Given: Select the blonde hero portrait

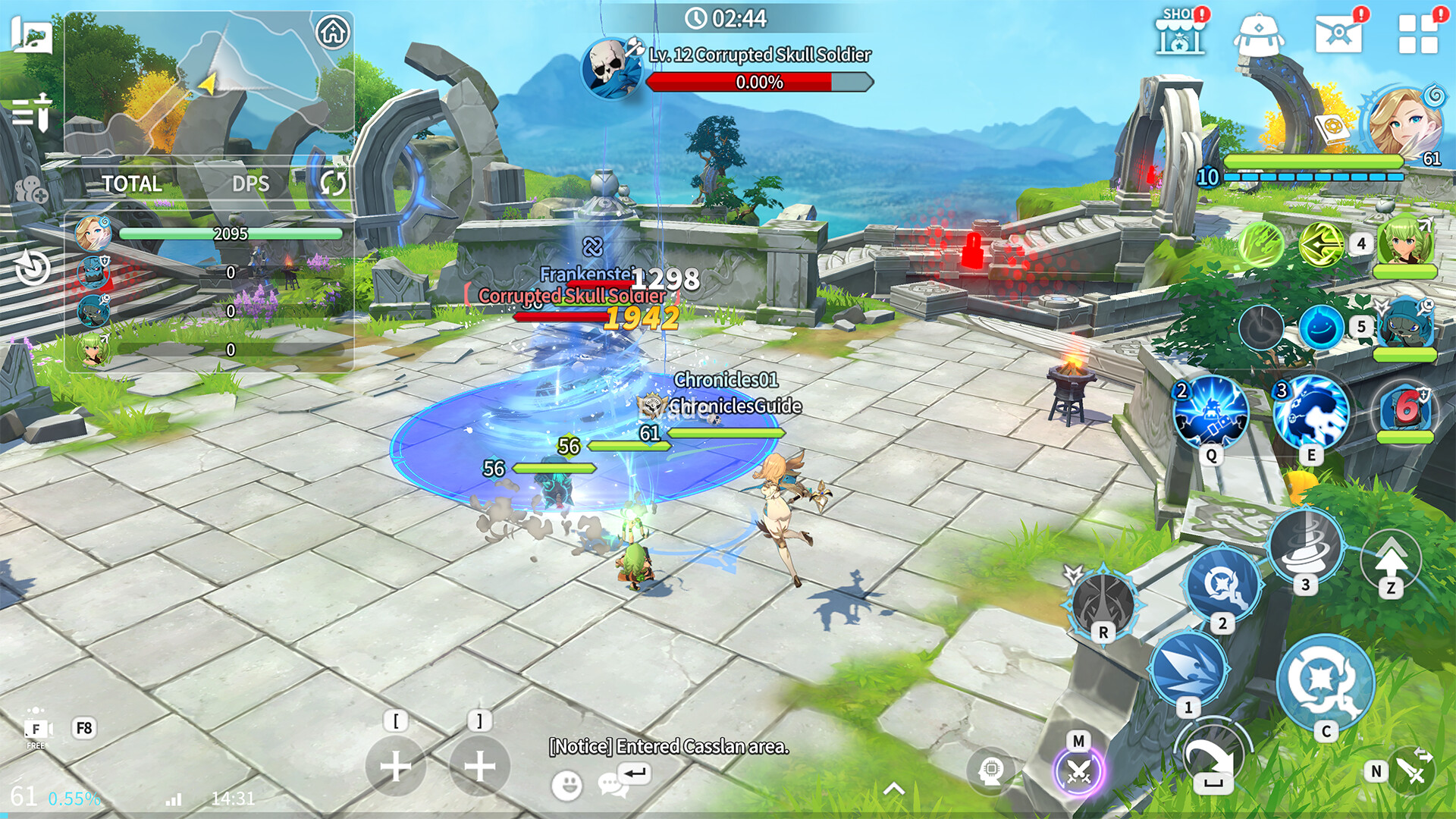Looking at the screenshot, I should click(1403, 121).
